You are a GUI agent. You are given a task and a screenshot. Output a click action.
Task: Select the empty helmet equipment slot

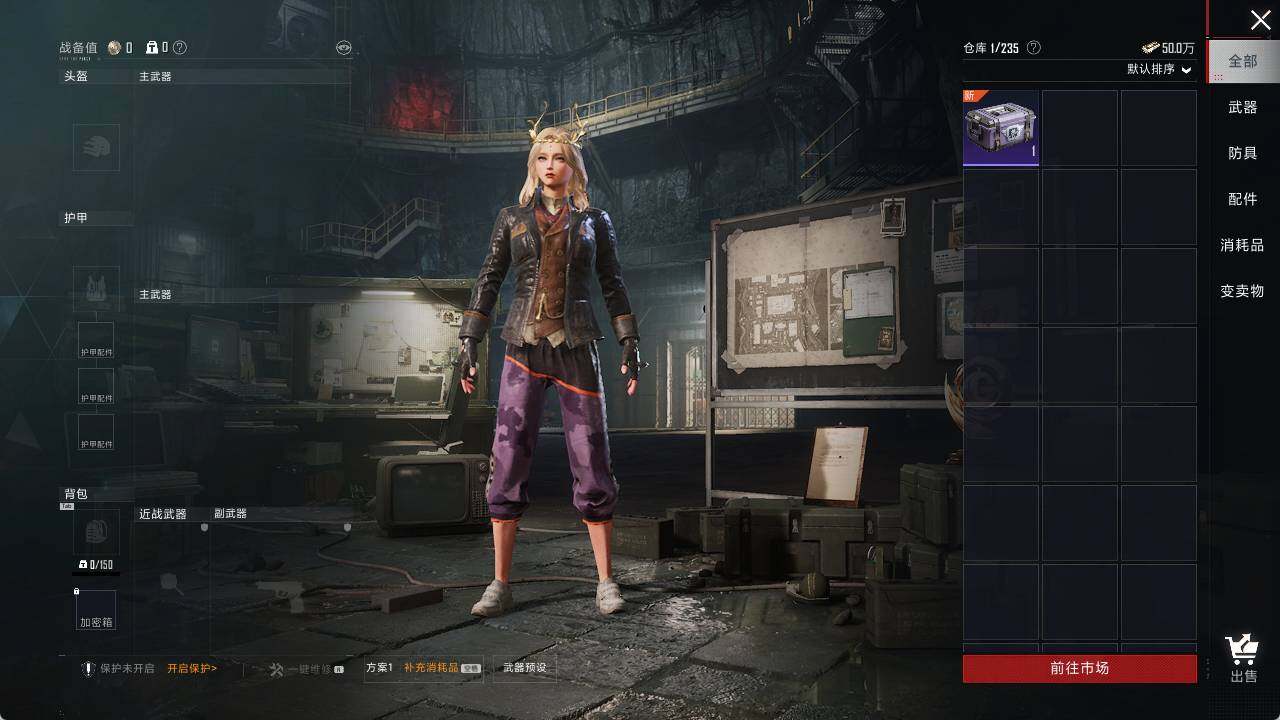(96, 148)
